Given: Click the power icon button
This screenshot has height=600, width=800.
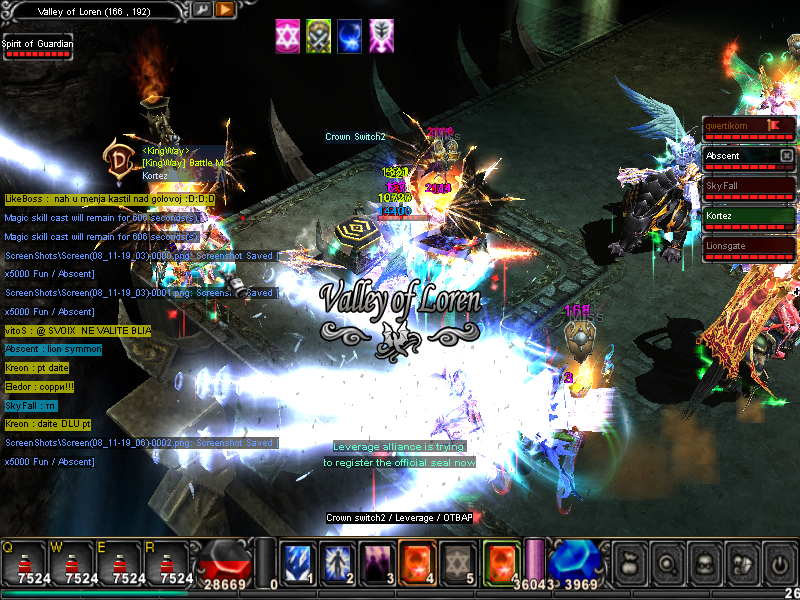Looking at the screenshot, I should 777,564.
